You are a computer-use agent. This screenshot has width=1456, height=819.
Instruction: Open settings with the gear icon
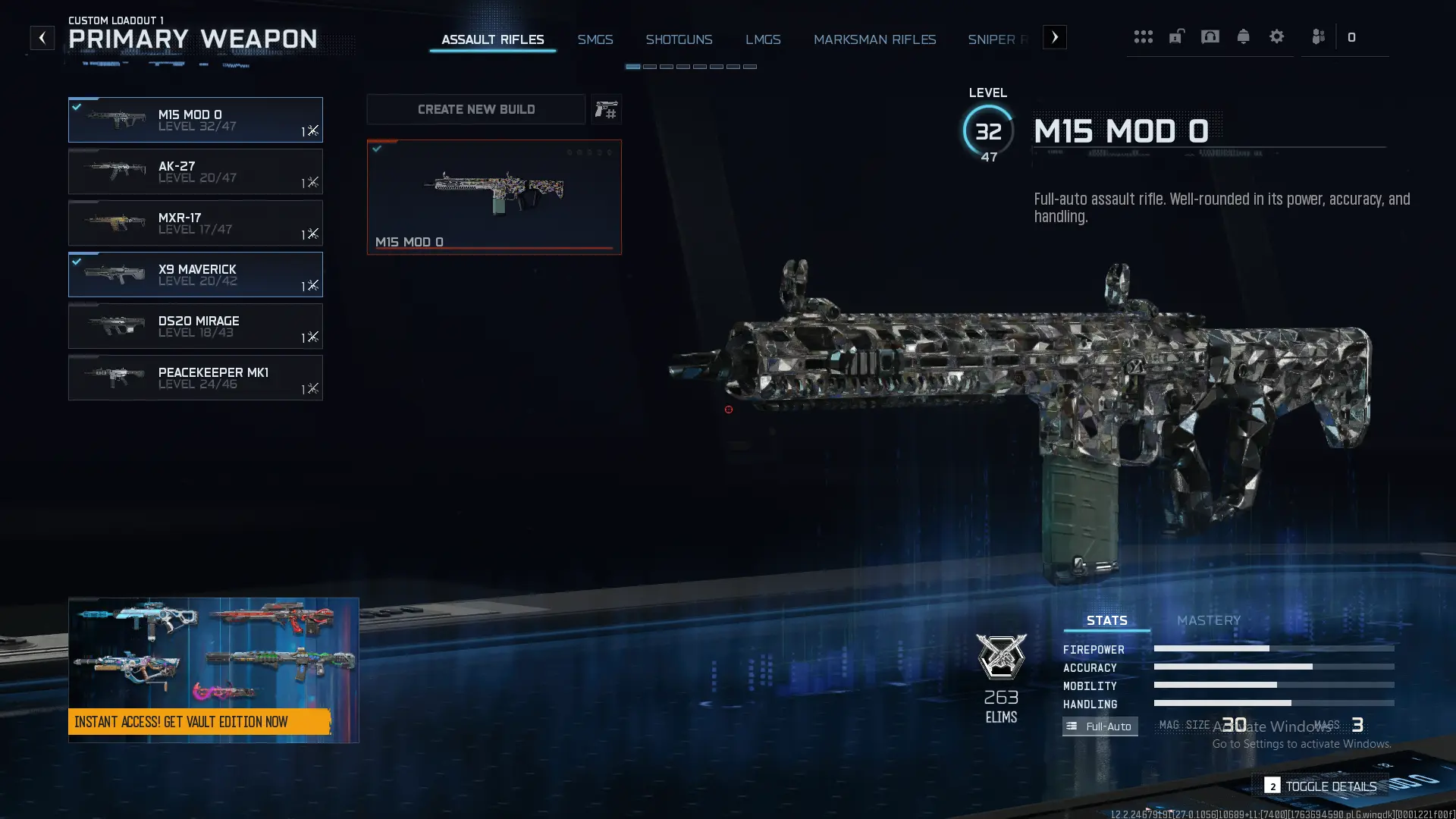coord(1277,36)
